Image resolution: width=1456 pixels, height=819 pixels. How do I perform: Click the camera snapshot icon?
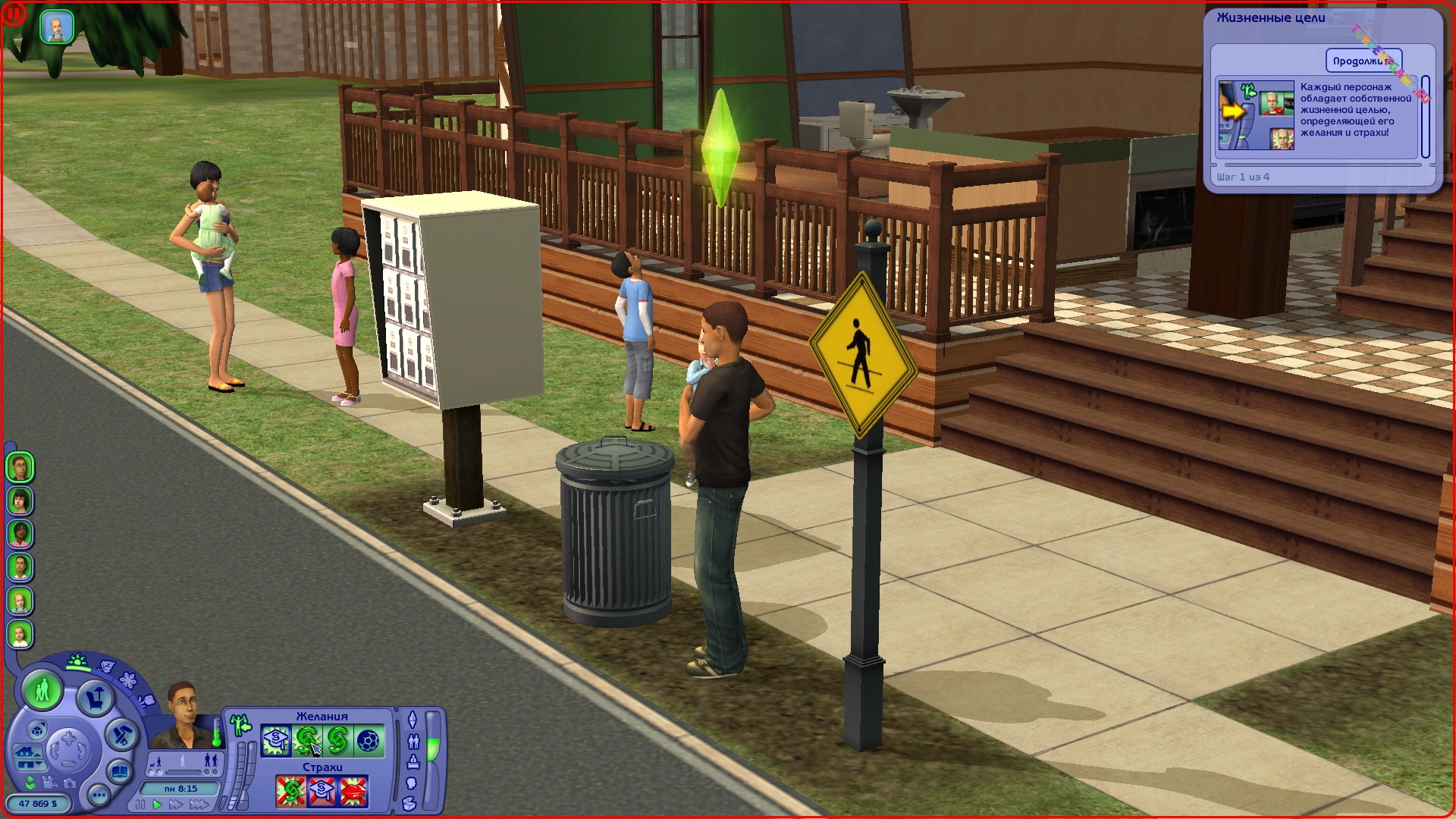pos(69,783)
